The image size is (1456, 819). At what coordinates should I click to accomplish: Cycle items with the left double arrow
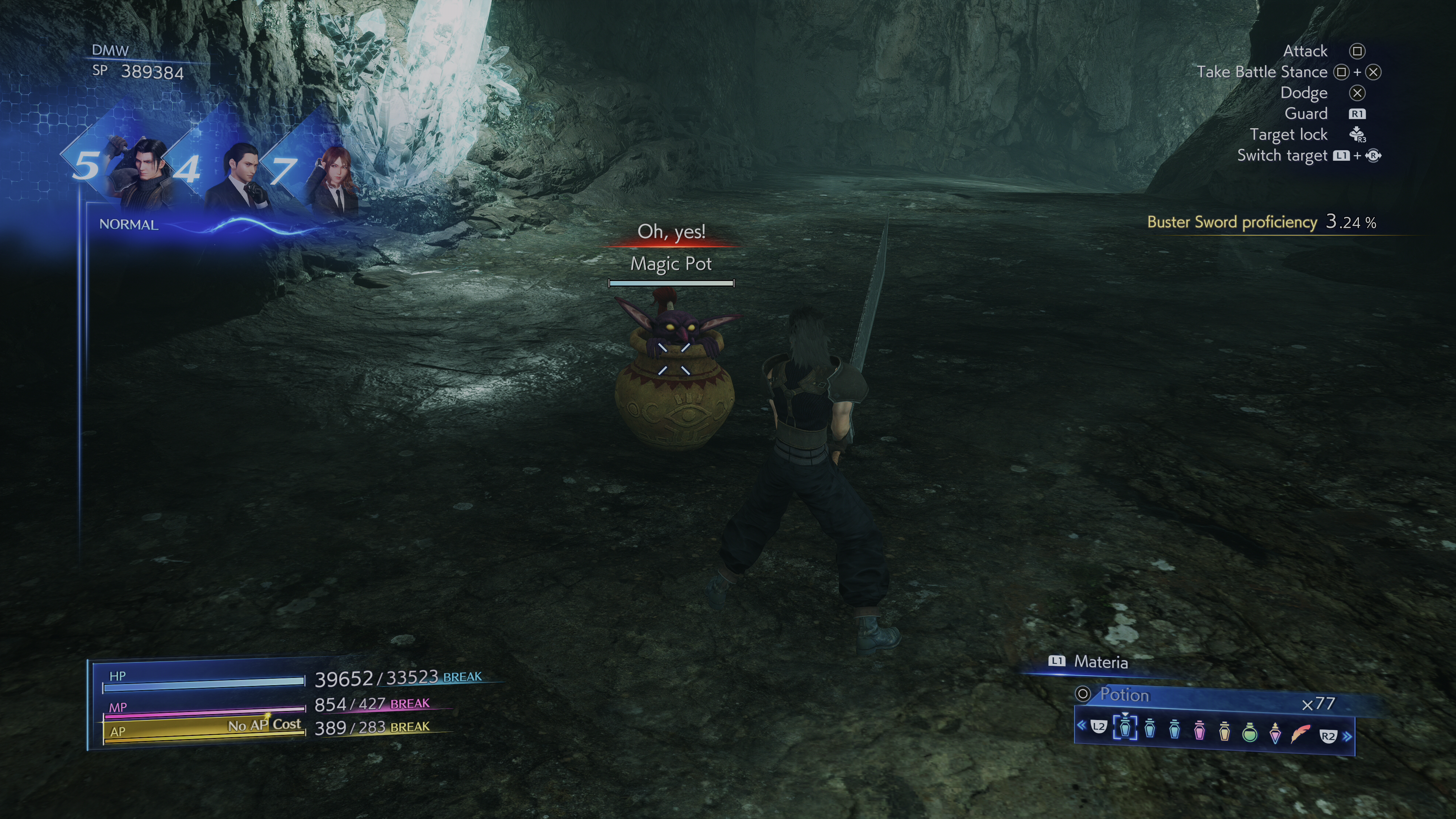[1081, 725]
